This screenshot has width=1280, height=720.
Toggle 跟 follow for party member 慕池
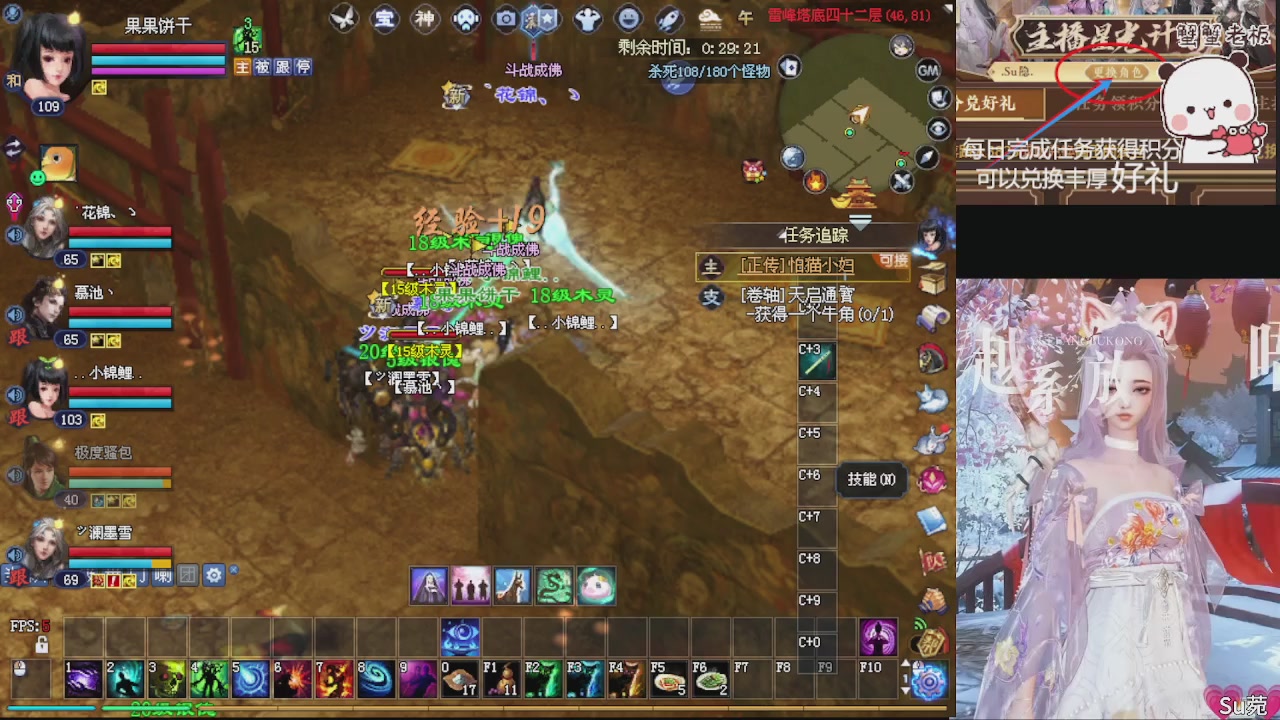point(16,337)
